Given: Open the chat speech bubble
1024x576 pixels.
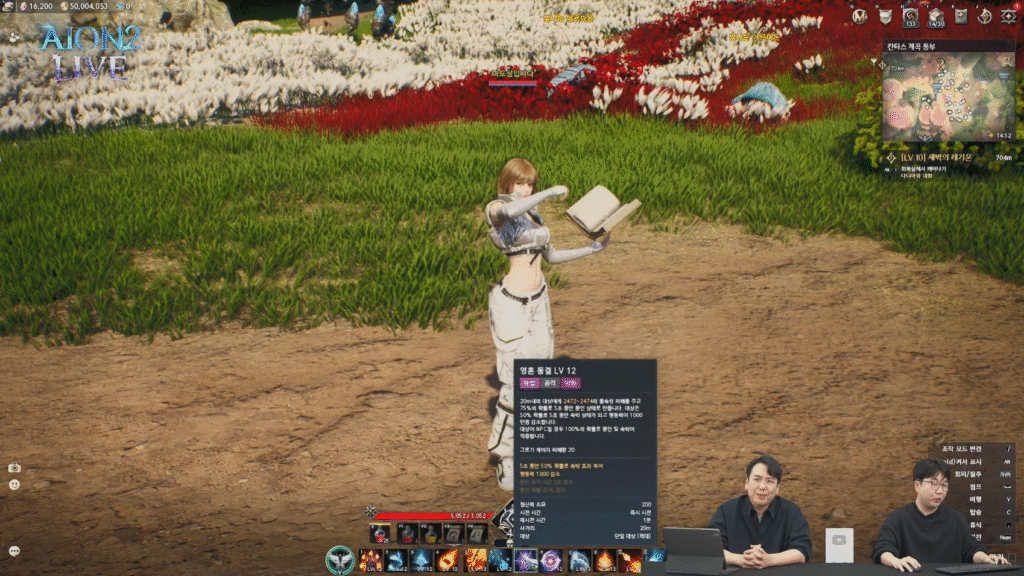Looking at the screenshot, I should [15, 550].
